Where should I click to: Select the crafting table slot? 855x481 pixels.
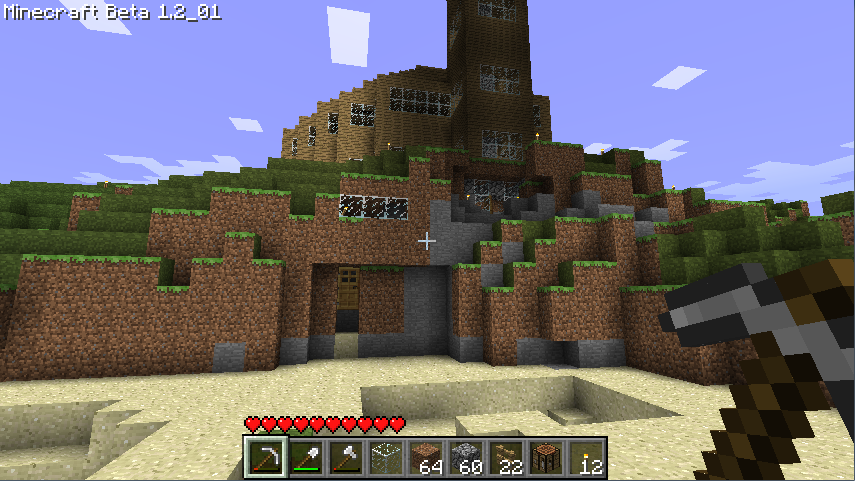[545, 458]
